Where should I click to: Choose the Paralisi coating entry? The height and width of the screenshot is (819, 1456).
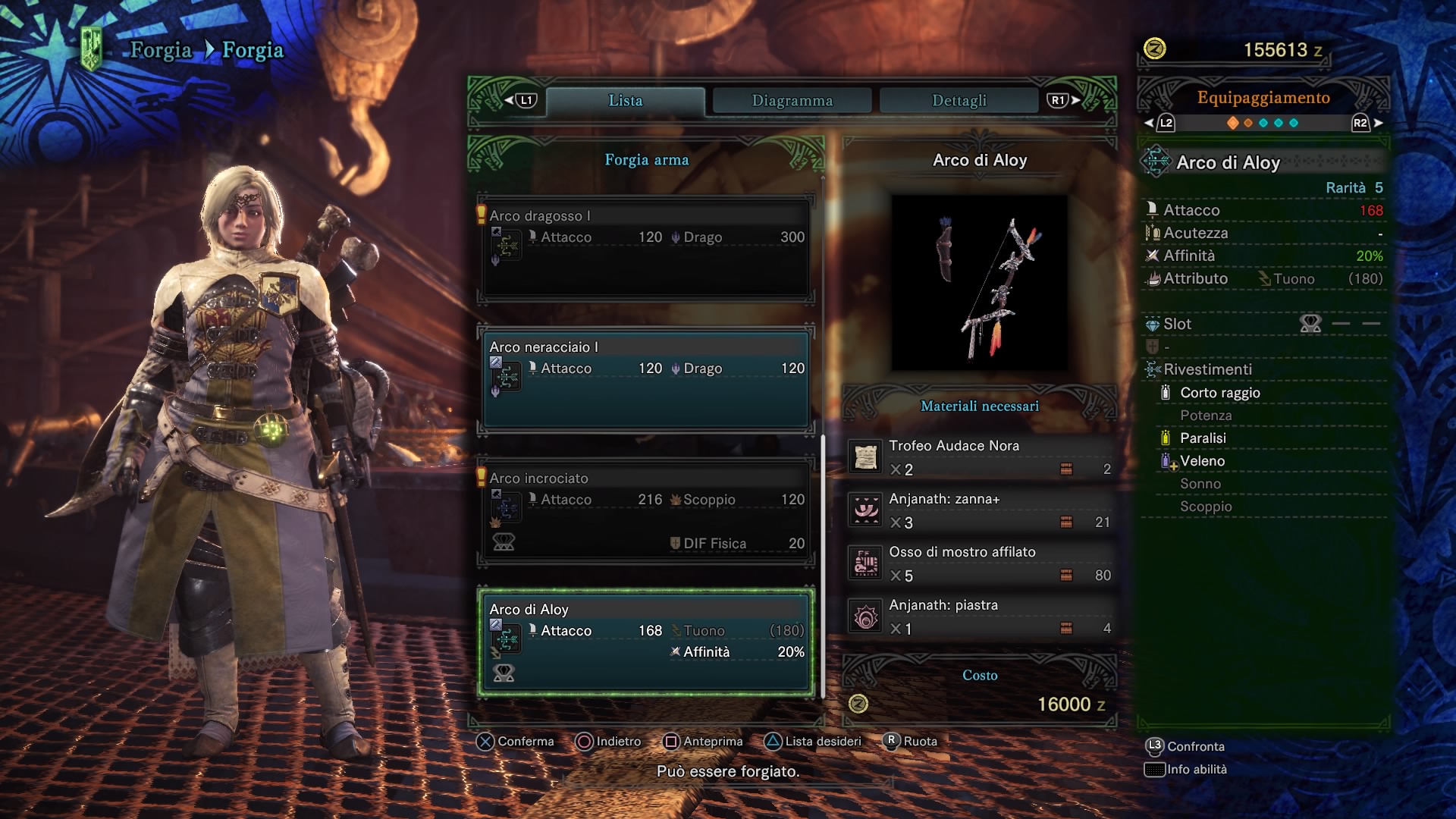click(1203, 438)
